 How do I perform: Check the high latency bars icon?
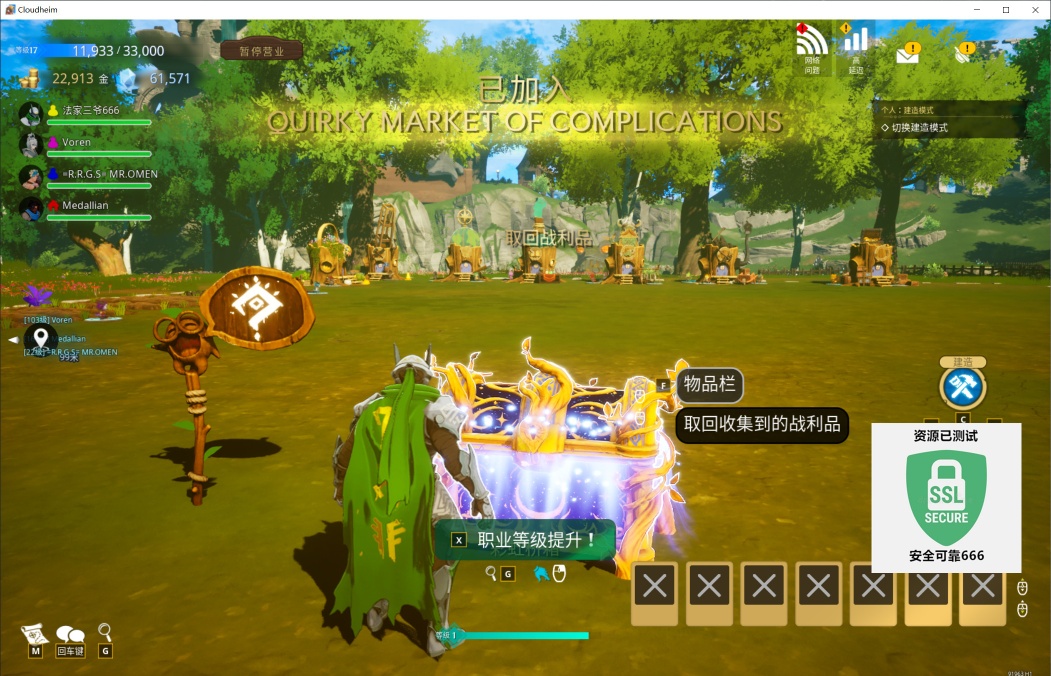point(855,43)
